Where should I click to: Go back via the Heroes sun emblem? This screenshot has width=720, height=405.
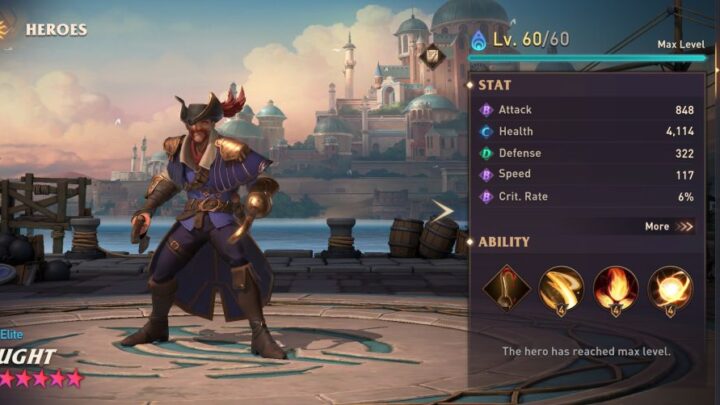point(6,27)
